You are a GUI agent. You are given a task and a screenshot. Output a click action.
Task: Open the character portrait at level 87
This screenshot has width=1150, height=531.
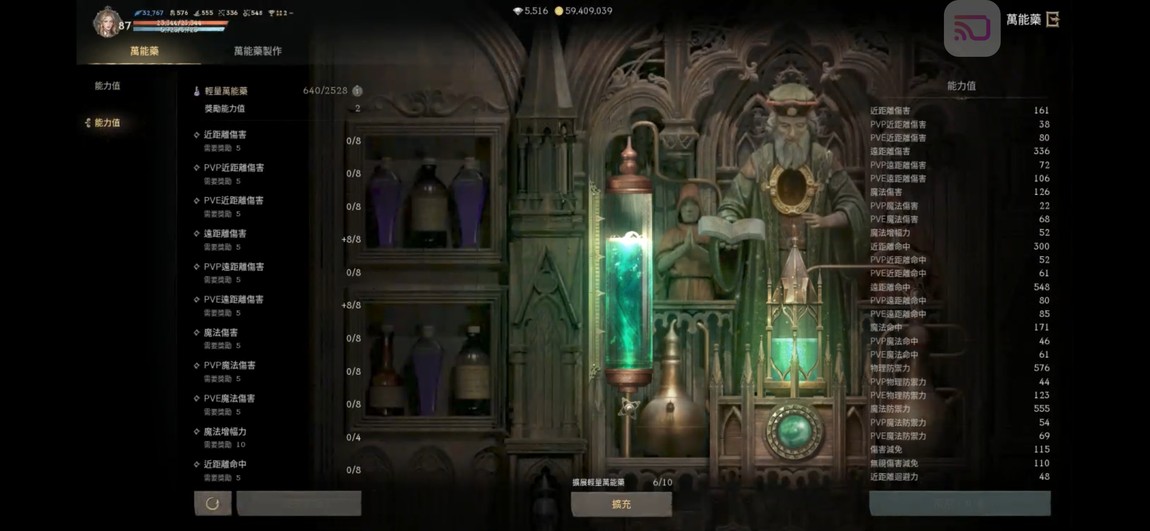click(106, 22)
